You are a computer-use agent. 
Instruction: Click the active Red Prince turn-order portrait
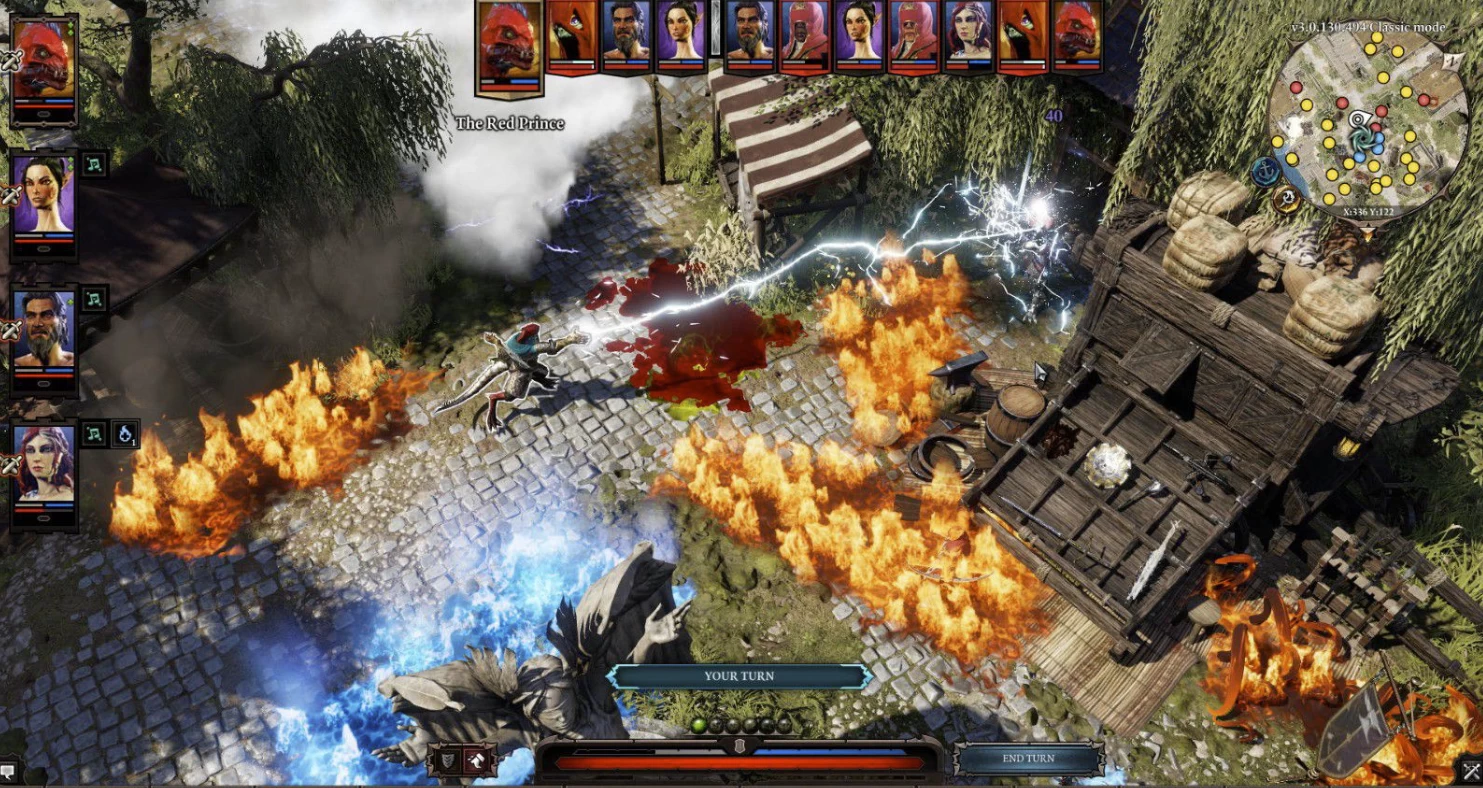509,46
